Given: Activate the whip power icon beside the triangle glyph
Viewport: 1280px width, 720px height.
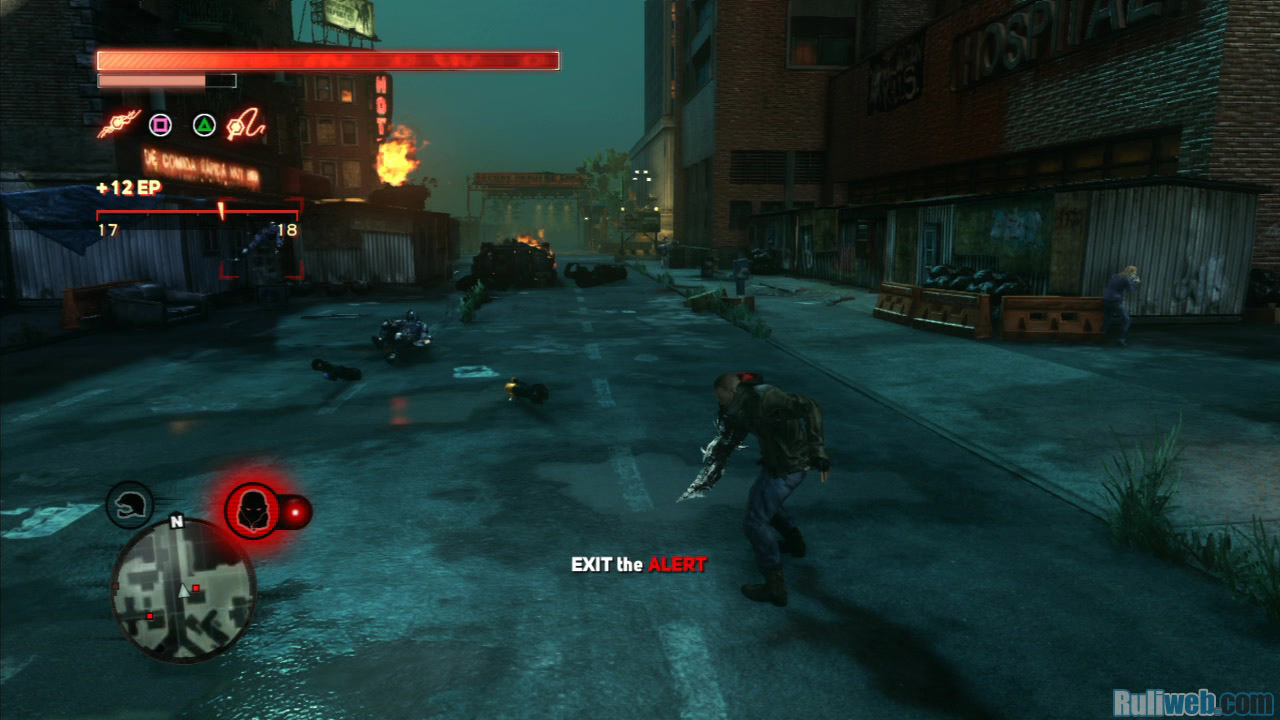Looking at the screenshot, I should coord(247,126).
